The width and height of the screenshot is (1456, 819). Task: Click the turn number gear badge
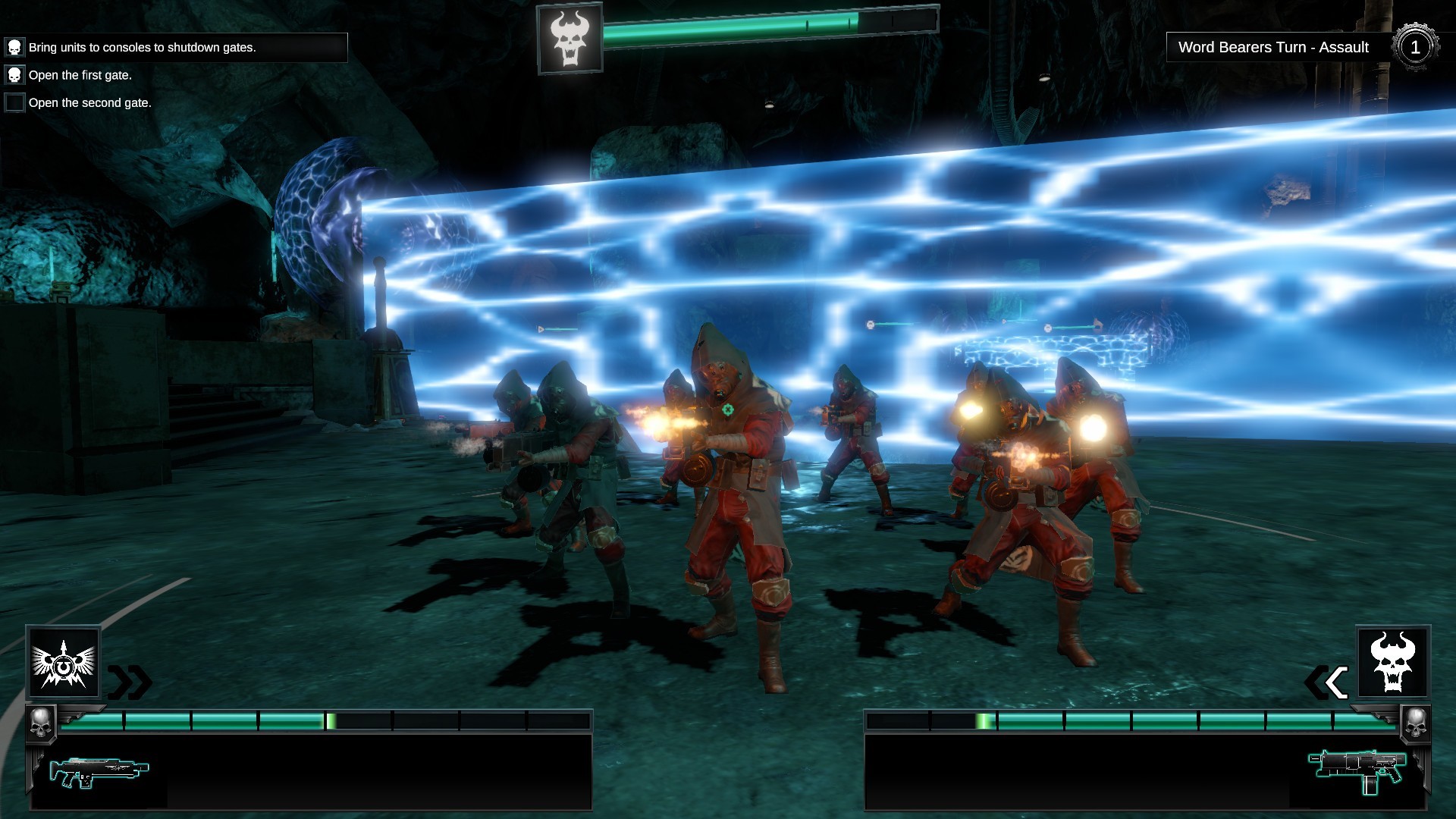pyautogui.click(x=1414, y=48)
